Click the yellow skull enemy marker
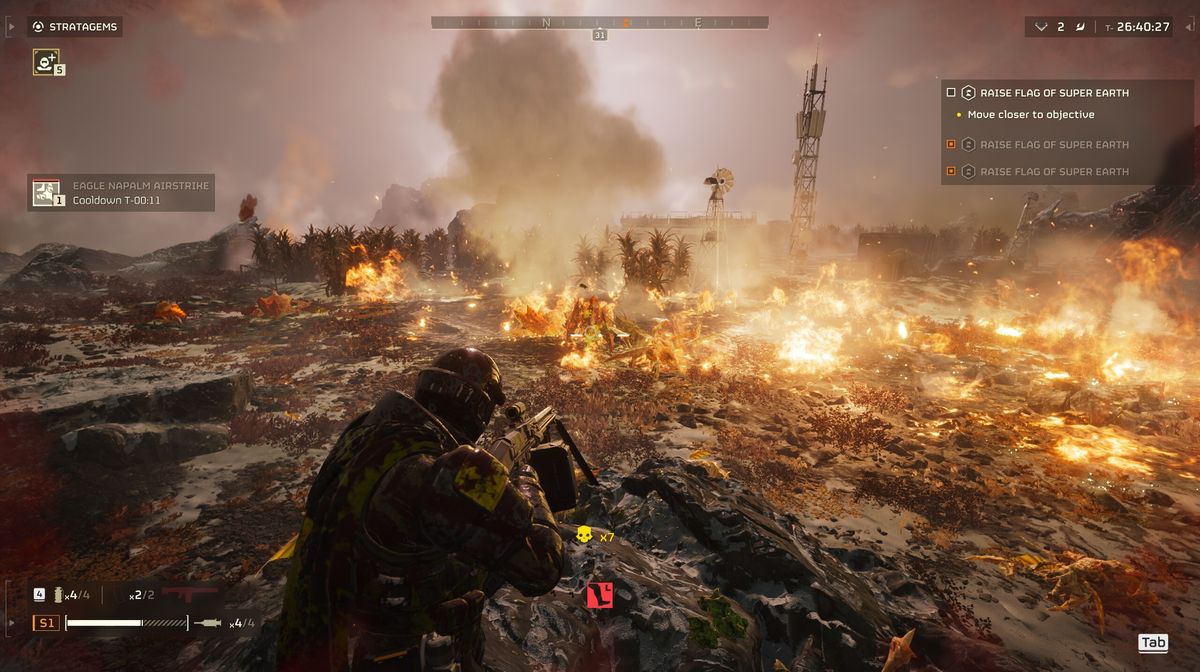The image size is (1200, 672). 585,535
